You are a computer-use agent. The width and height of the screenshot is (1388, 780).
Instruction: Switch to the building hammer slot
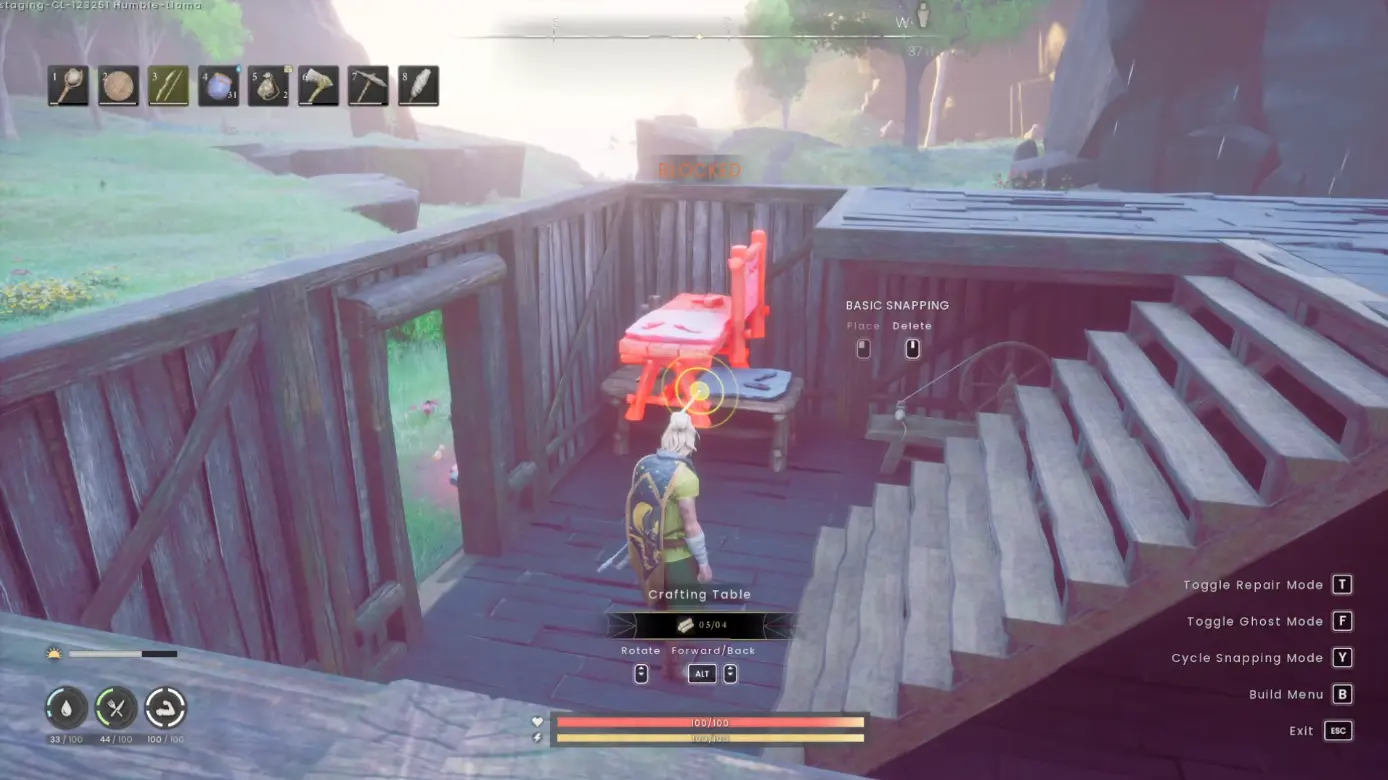pyautogui.click(x=318, y=86)
